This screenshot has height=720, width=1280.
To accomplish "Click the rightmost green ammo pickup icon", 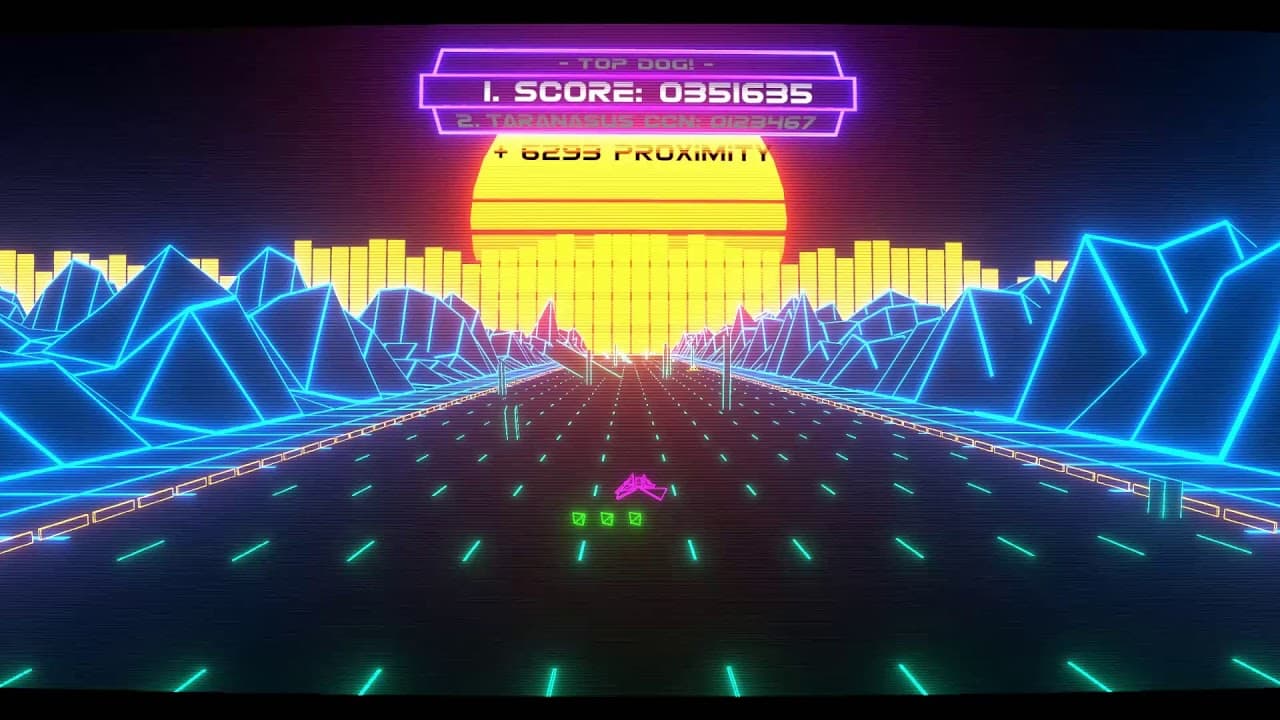I will point(633,518).
